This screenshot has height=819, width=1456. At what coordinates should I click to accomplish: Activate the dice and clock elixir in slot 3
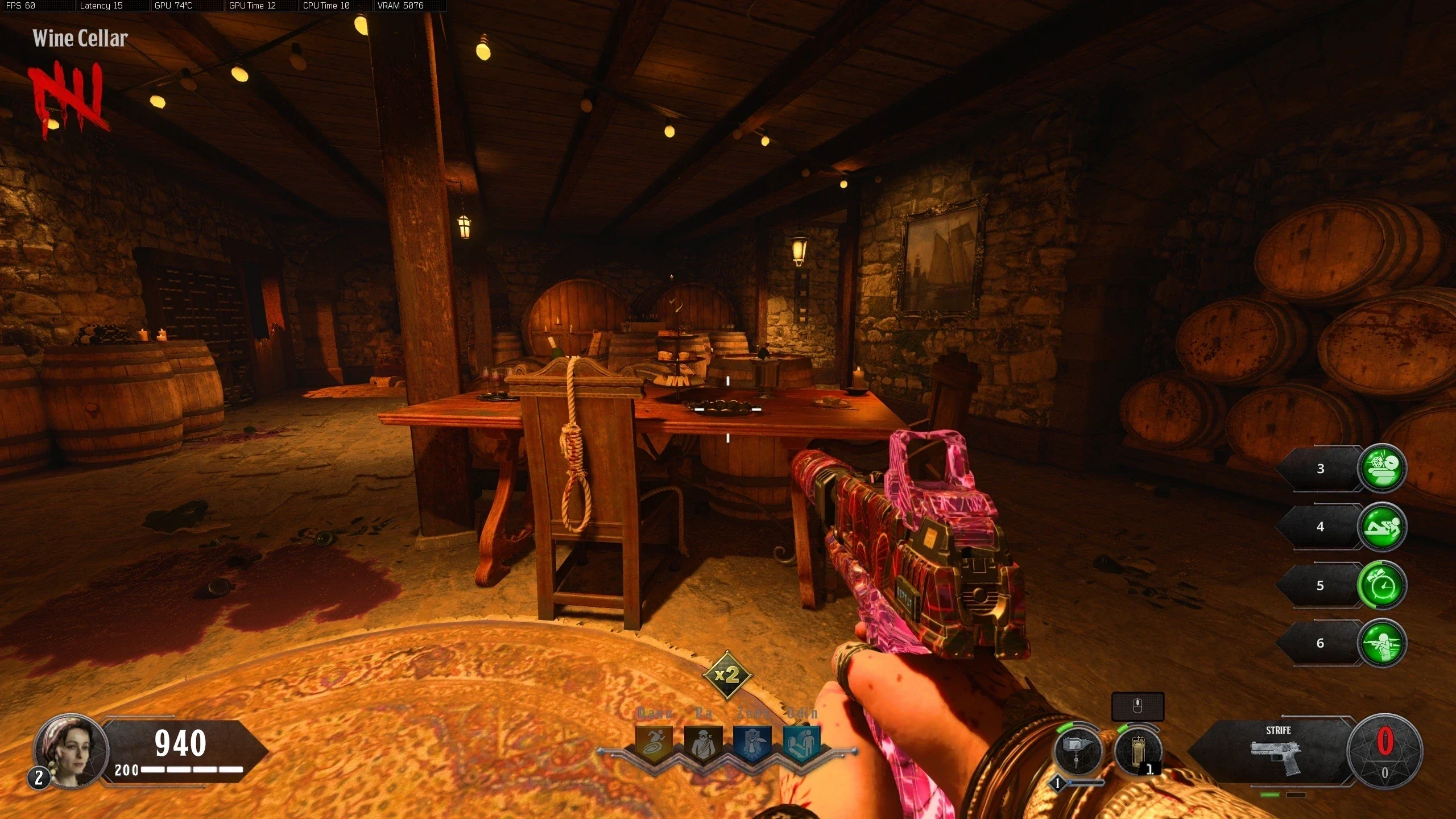(x=1381, y=468)
